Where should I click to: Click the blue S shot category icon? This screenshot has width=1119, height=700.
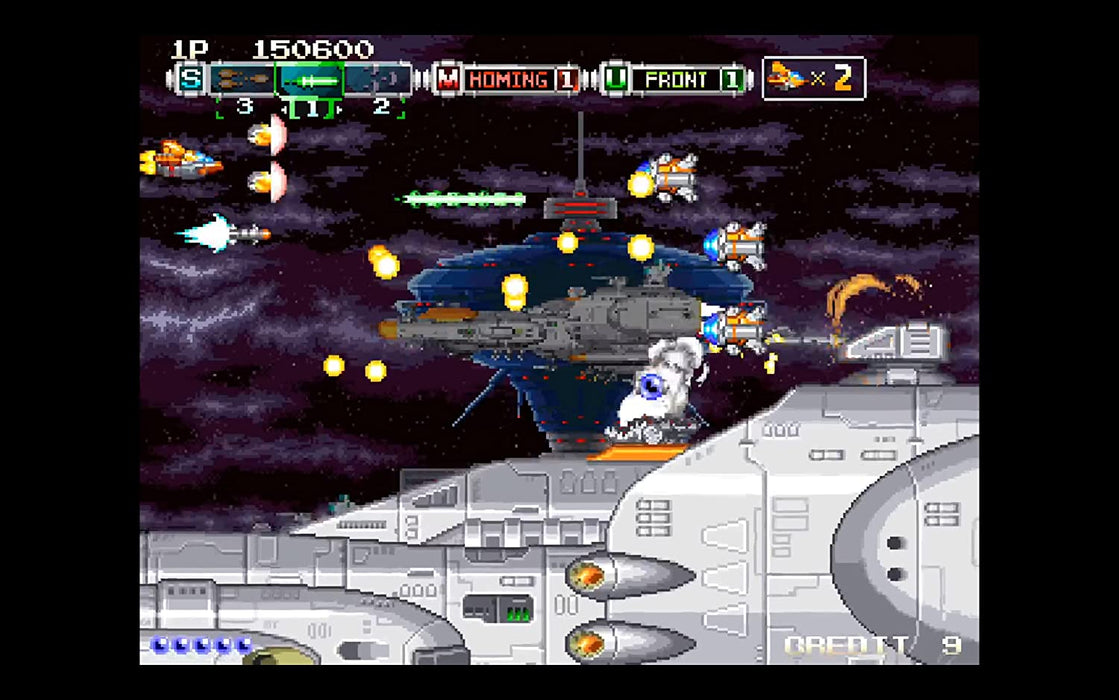tap(189, 79)
